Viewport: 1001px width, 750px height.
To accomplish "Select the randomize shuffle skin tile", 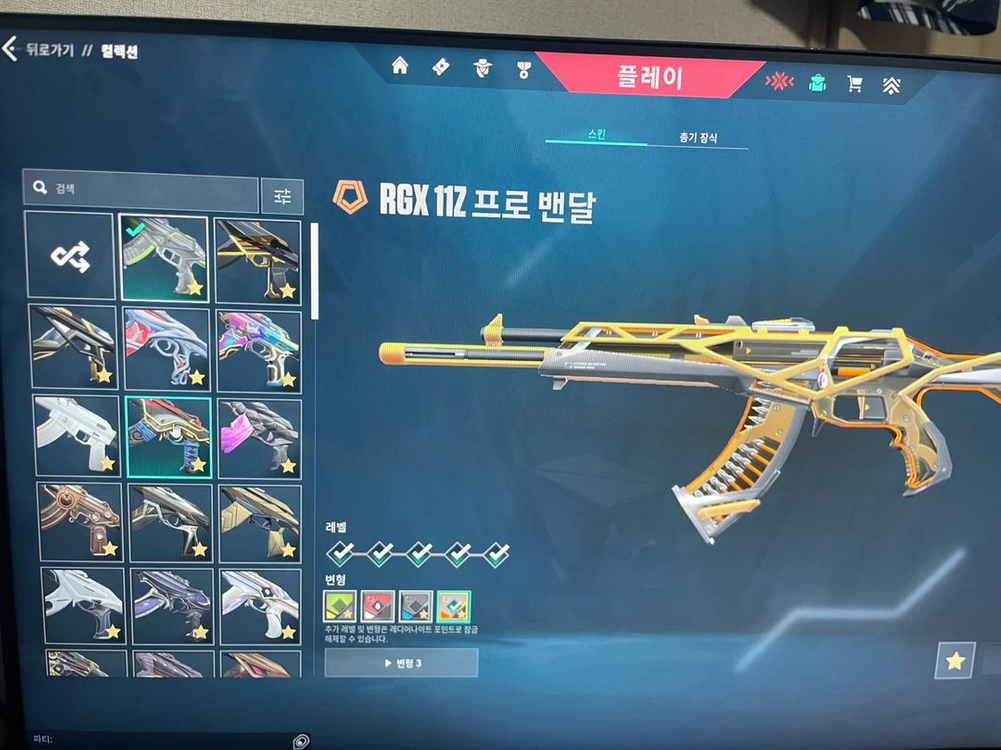I will (x=70, y=256).
